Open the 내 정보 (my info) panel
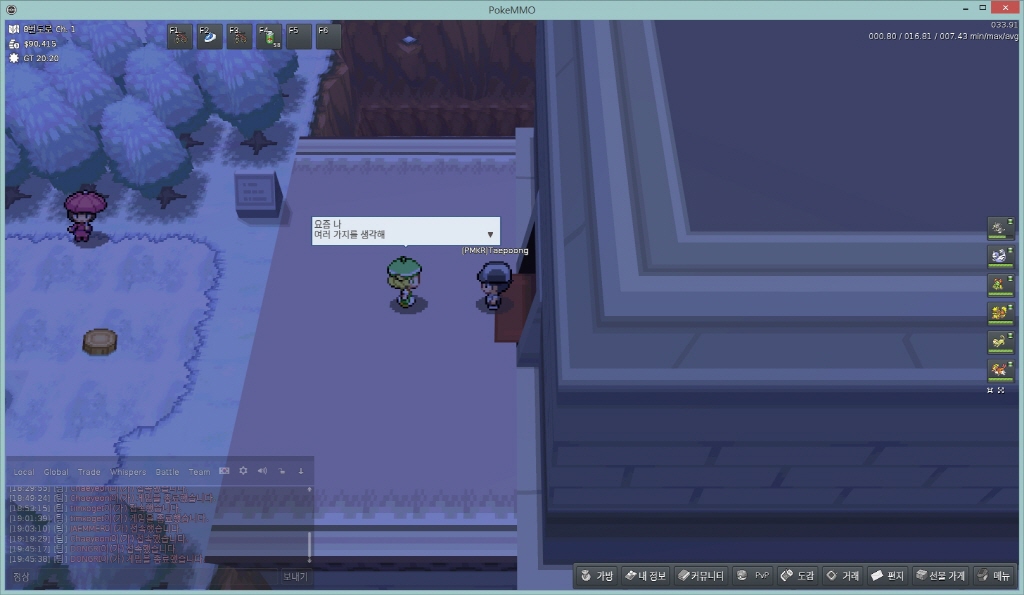 coord(645,576)
